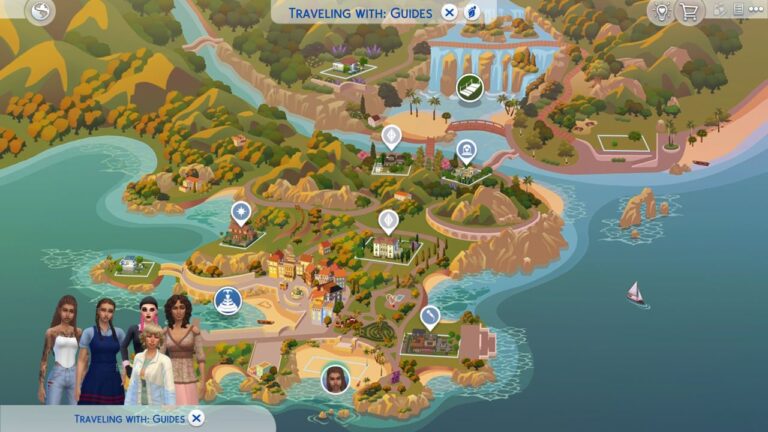Close the top Traveling with Guides banner
768x432 pixels.
point(449,13)
